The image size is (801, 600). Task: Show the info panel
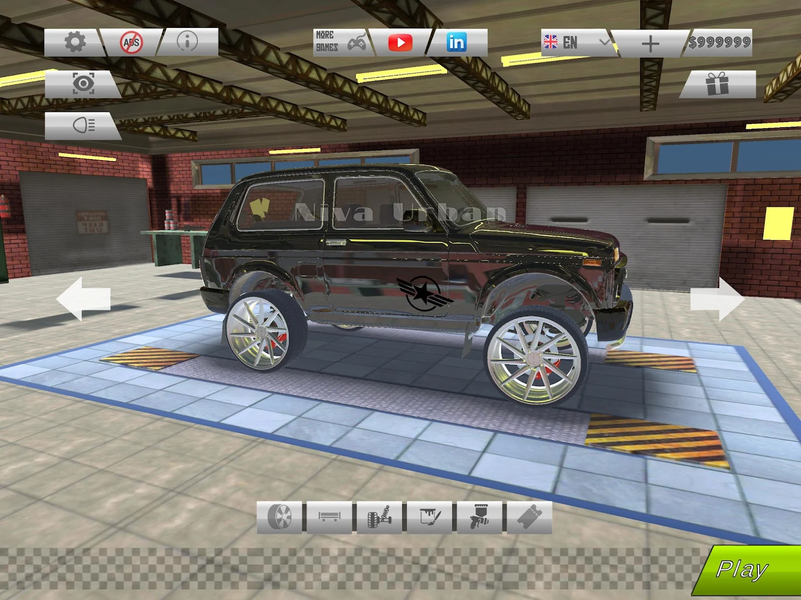(x=186, y=42)
